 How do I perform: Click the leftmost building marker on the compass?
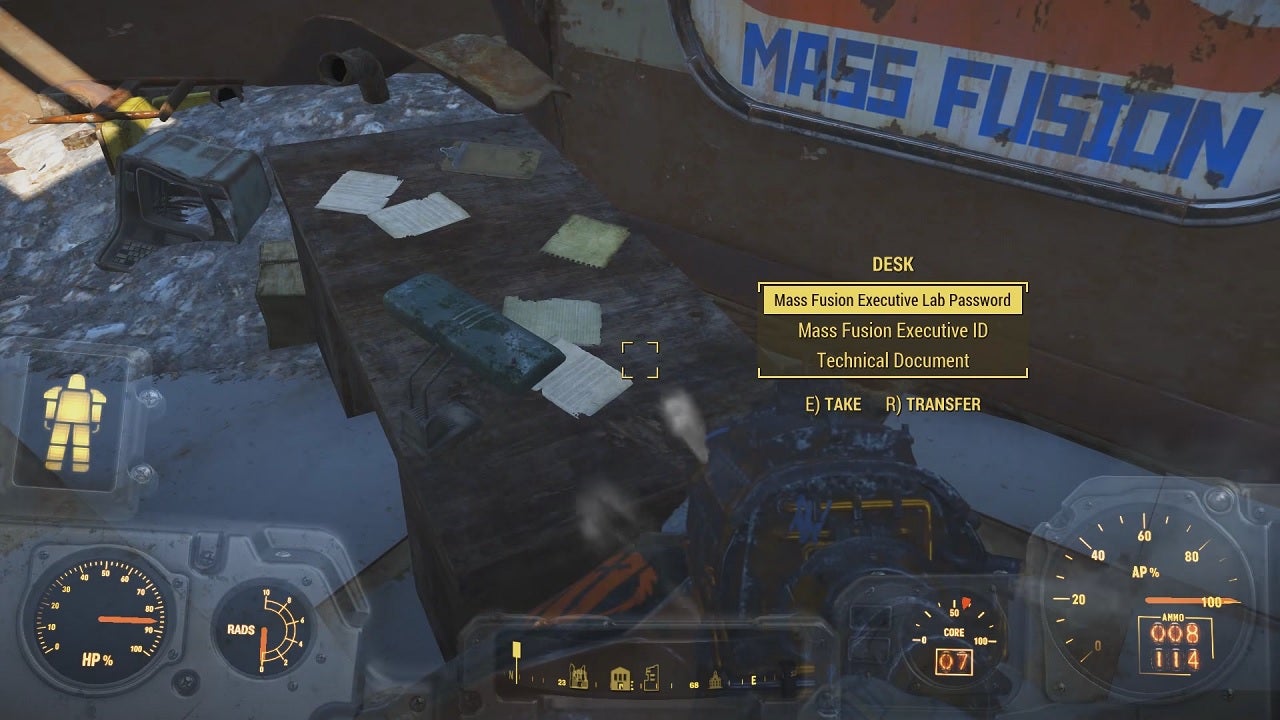point(578,677)
